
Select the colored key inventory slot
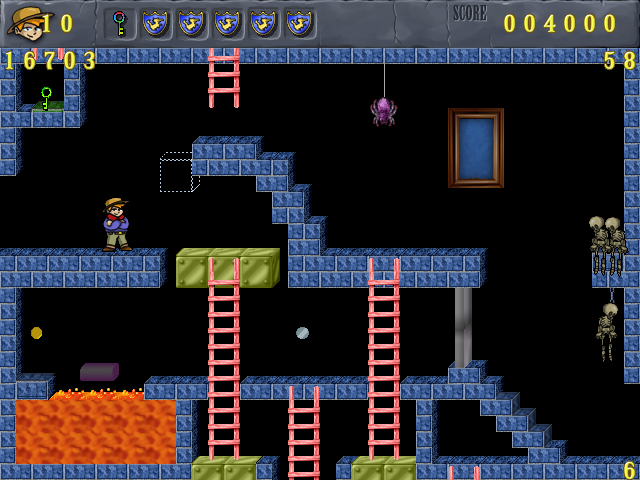pyautogui.click(x=120, y=23)
